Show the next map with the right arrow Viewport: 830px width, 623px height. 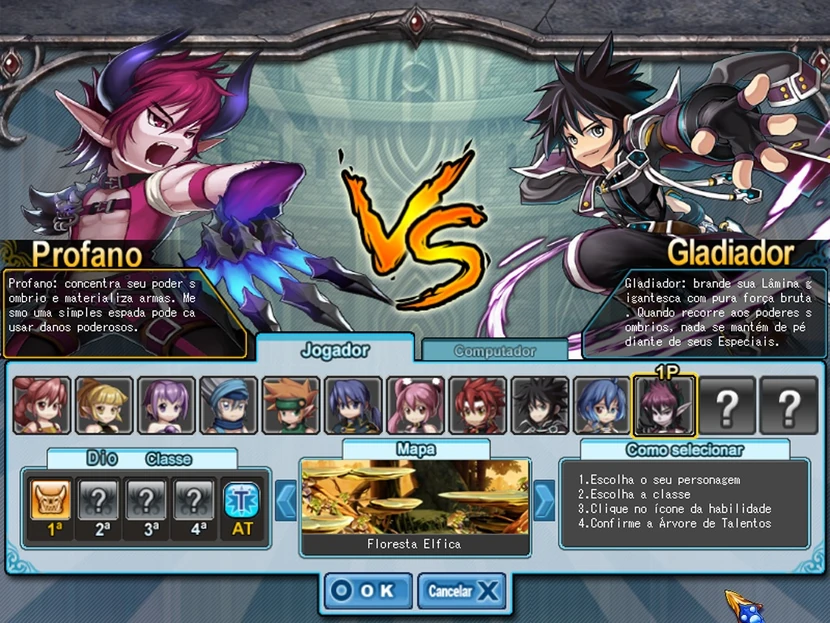point(544,500)
